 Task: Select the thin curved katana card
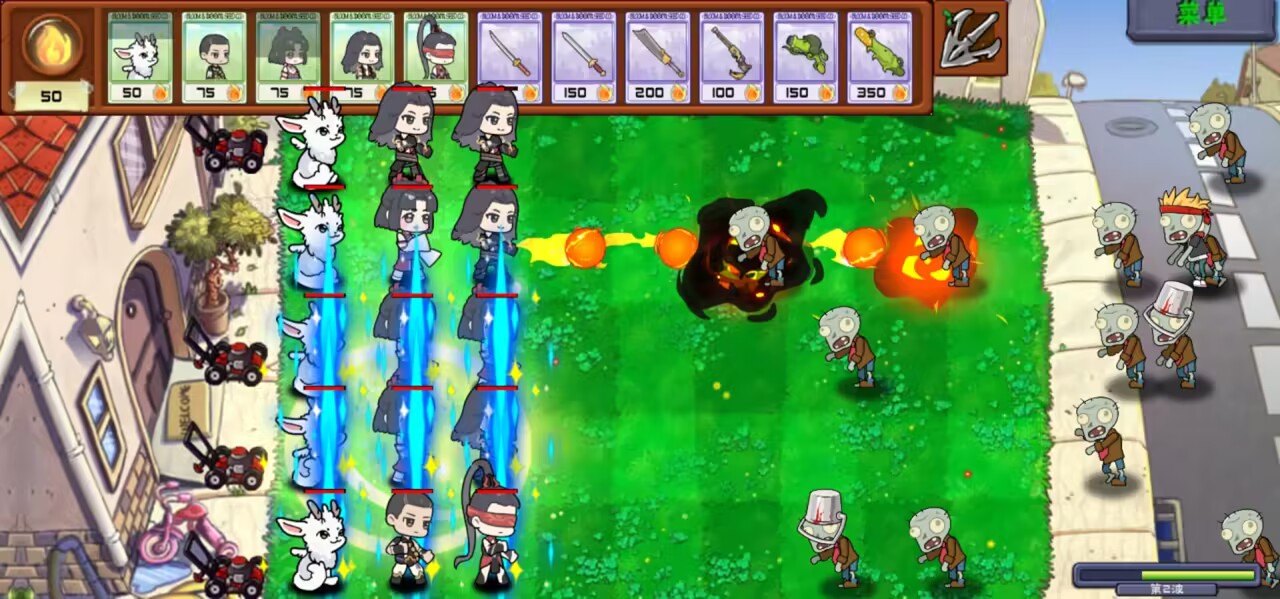pos(510,57)
